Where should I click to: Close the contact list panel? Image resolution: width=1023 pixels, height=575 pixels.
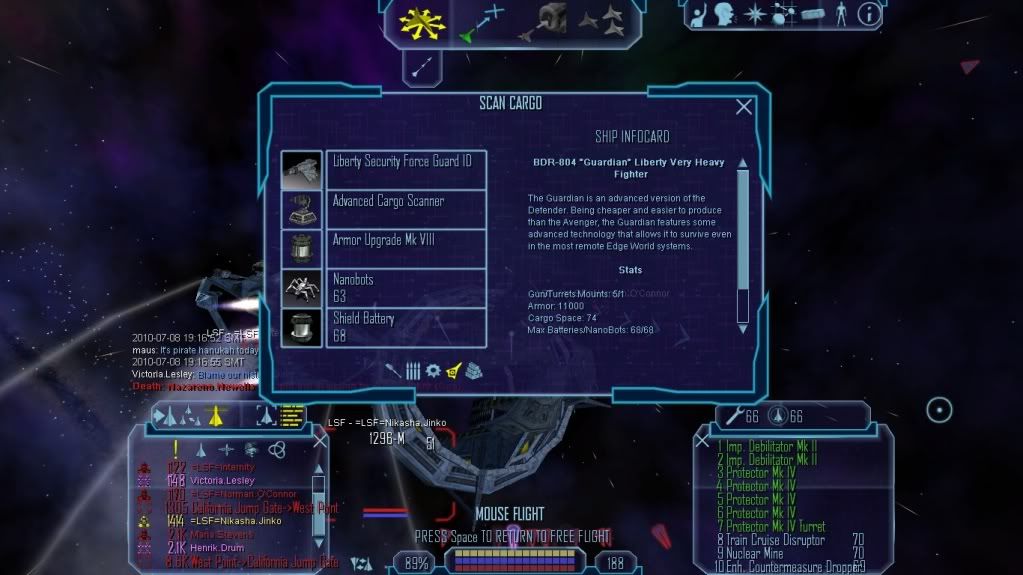pyautogui.click(x=320, y=441)
